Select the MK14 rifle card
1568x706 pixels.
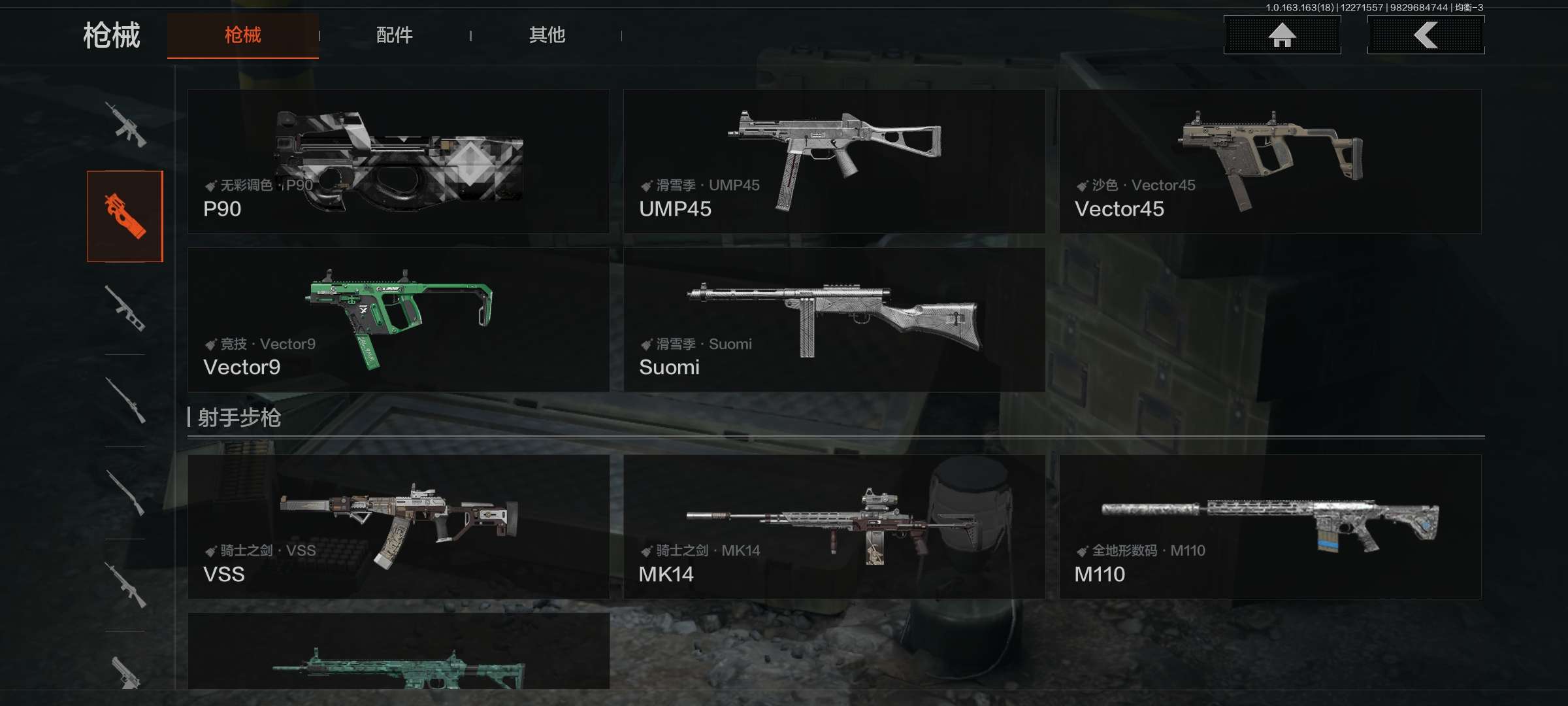click(x=834, y=527)
